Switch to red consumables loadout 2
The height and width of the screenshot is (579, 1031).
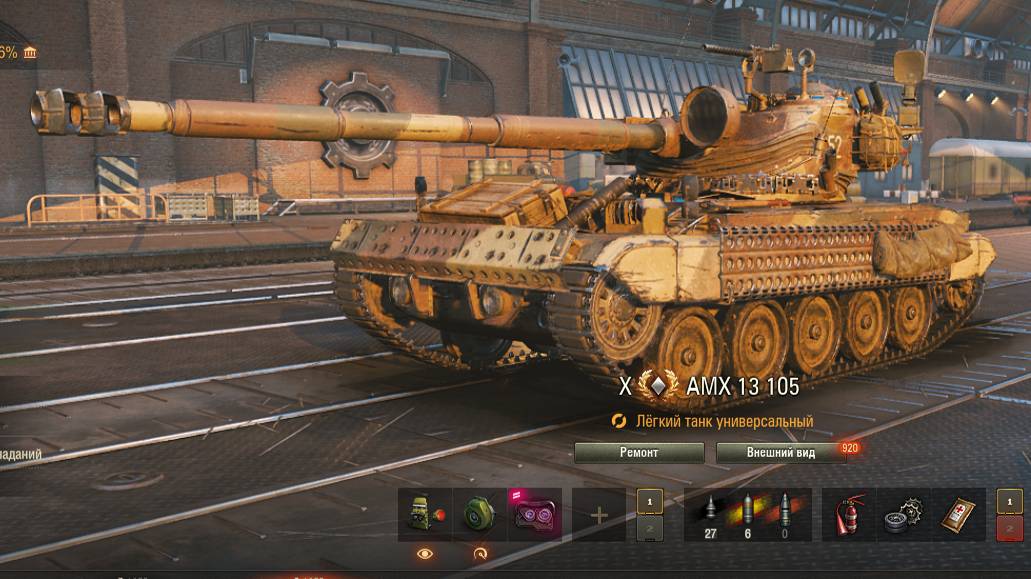[x=1010, y=528]
